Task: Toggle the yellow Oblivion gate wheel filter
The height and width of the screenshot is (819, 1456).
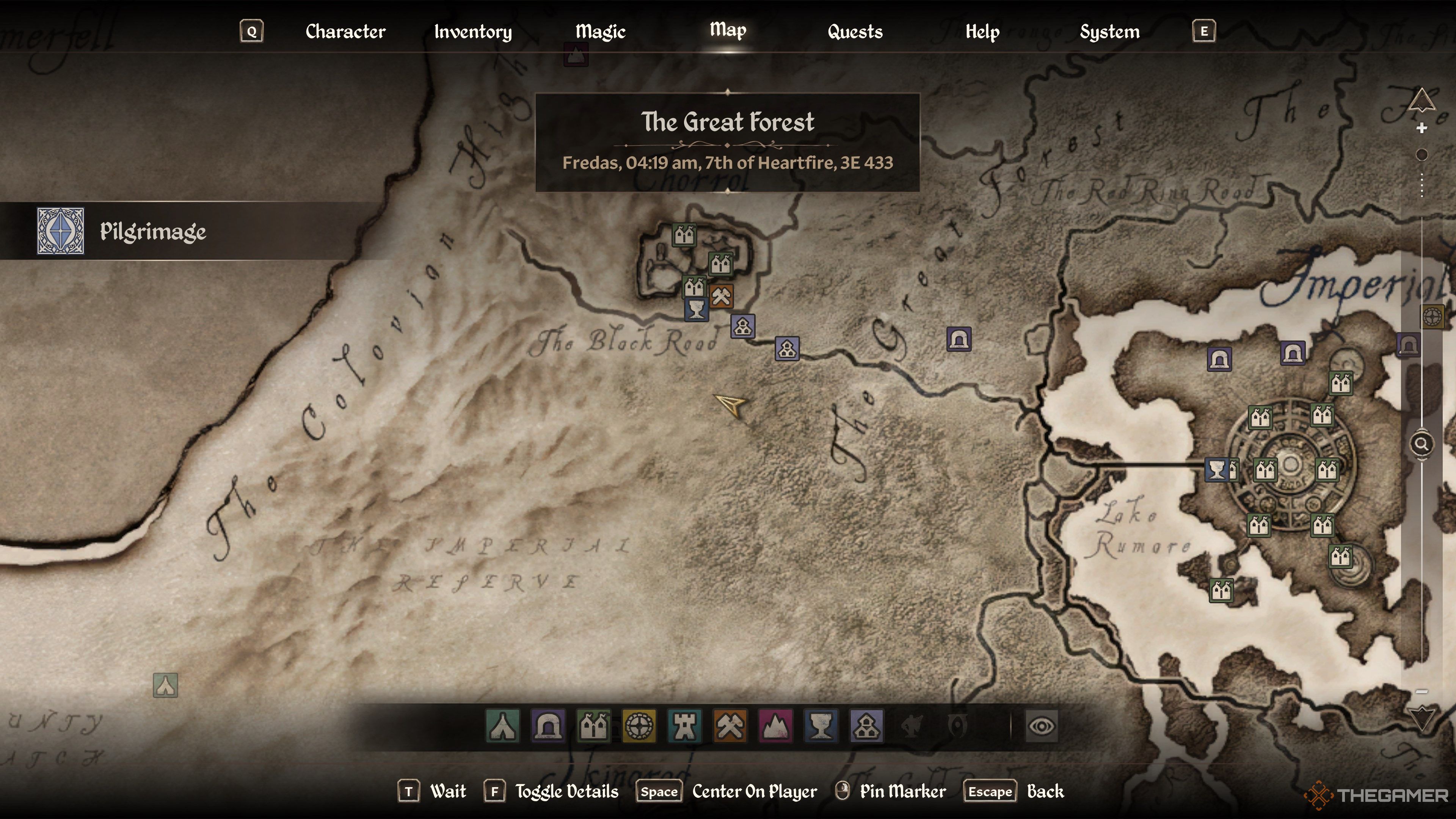Action: click(639, 726)
